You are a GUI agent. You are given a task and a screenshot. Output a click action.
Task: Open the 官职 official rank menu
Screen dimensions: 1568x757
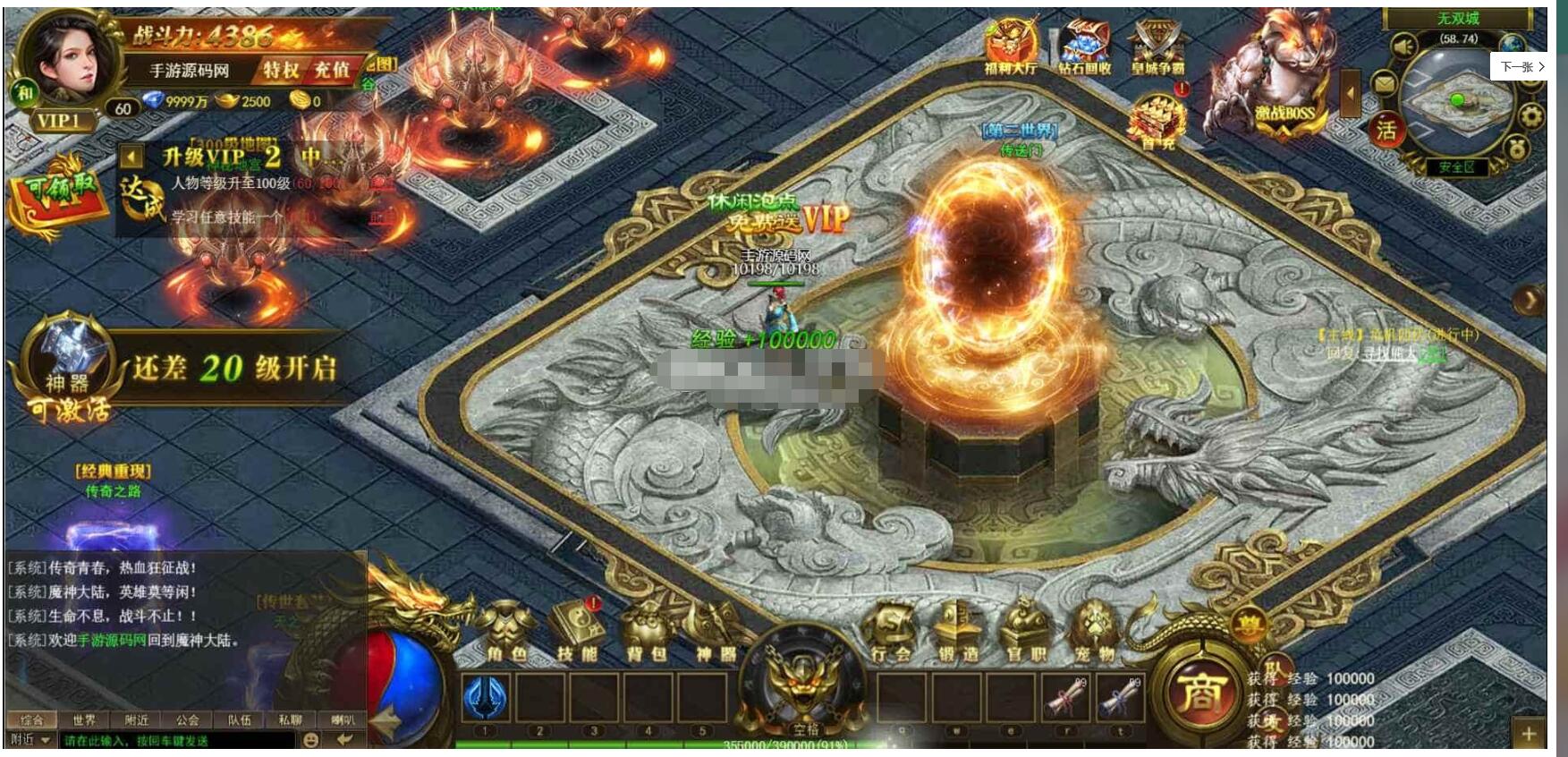point(1025,634)
